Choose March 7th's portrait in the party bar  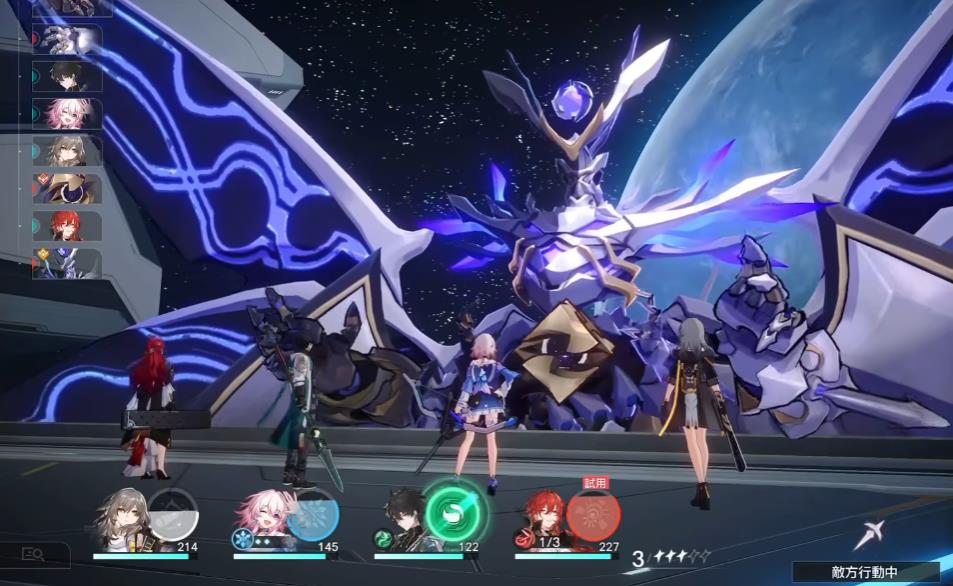click(x=260, y=522)
